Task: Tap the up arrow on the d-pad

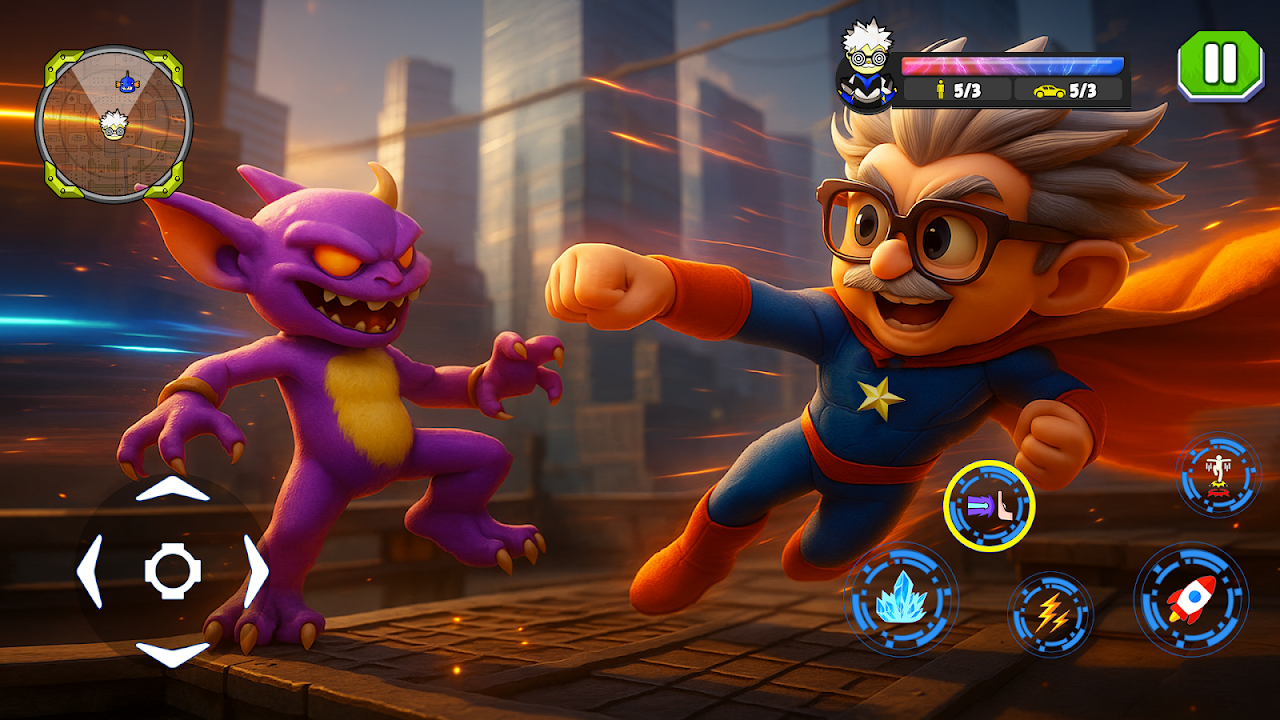Action: pos(172,490)
